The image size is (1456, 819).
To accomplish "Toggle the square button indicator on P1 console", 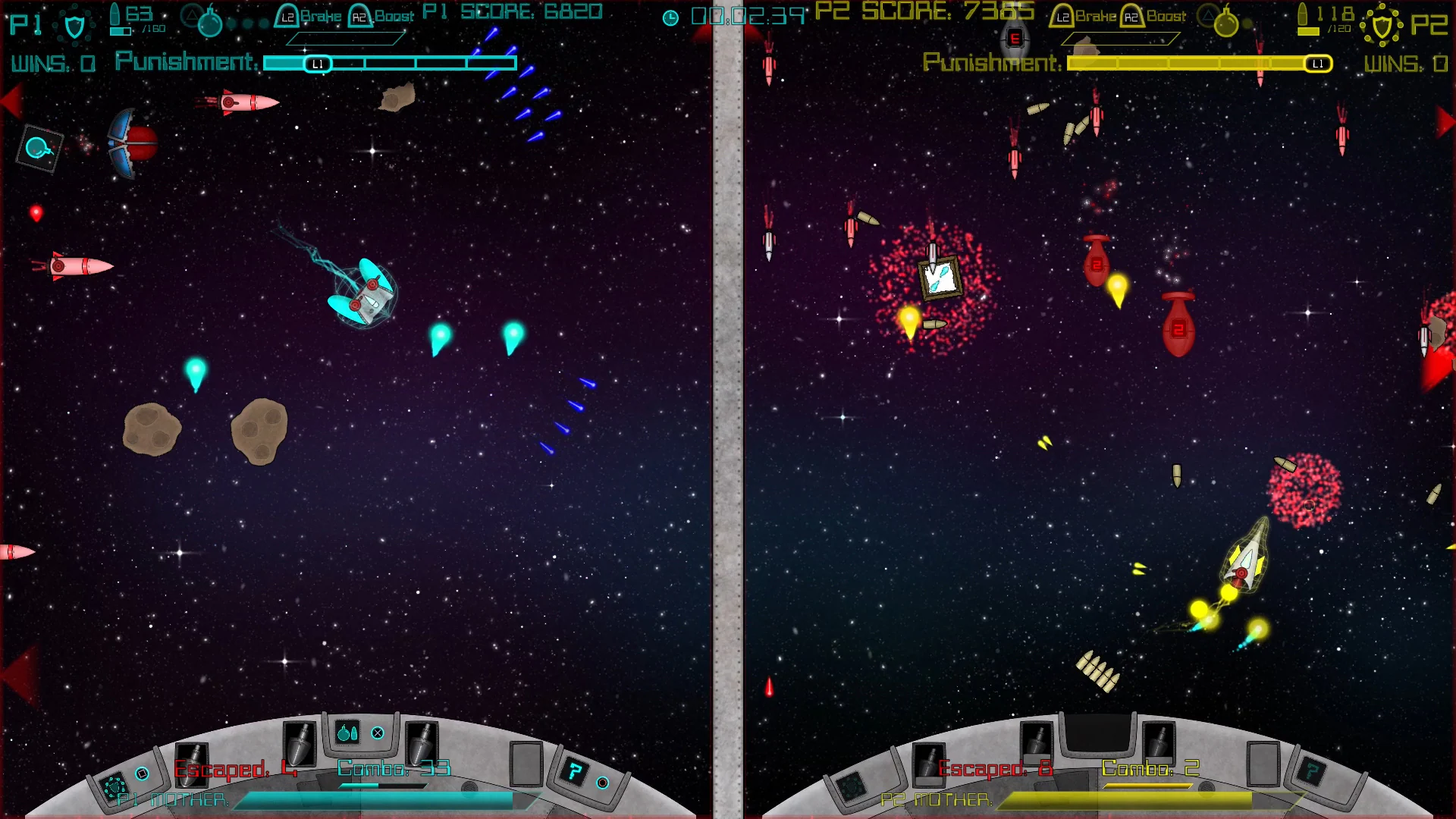I will 142,773.
